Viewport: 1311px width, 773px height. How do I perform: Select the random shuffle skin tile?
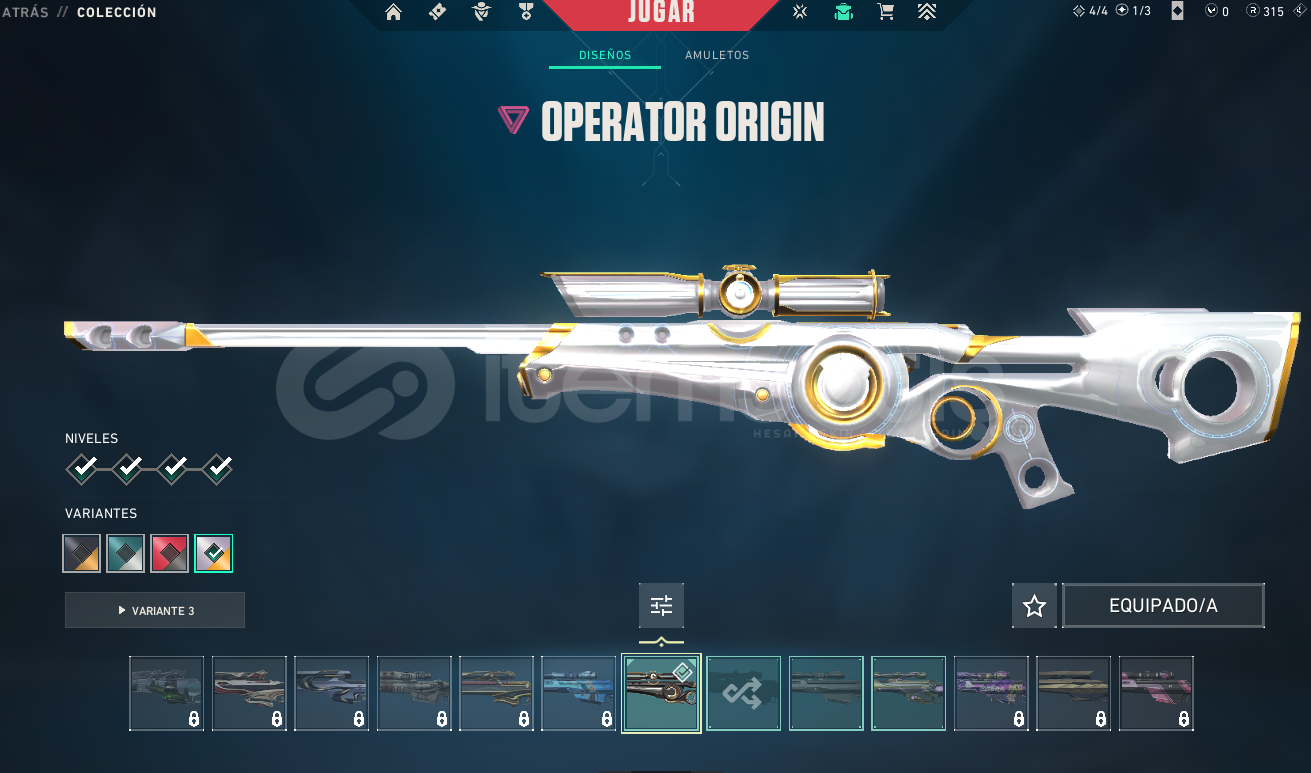pos(744,693)
